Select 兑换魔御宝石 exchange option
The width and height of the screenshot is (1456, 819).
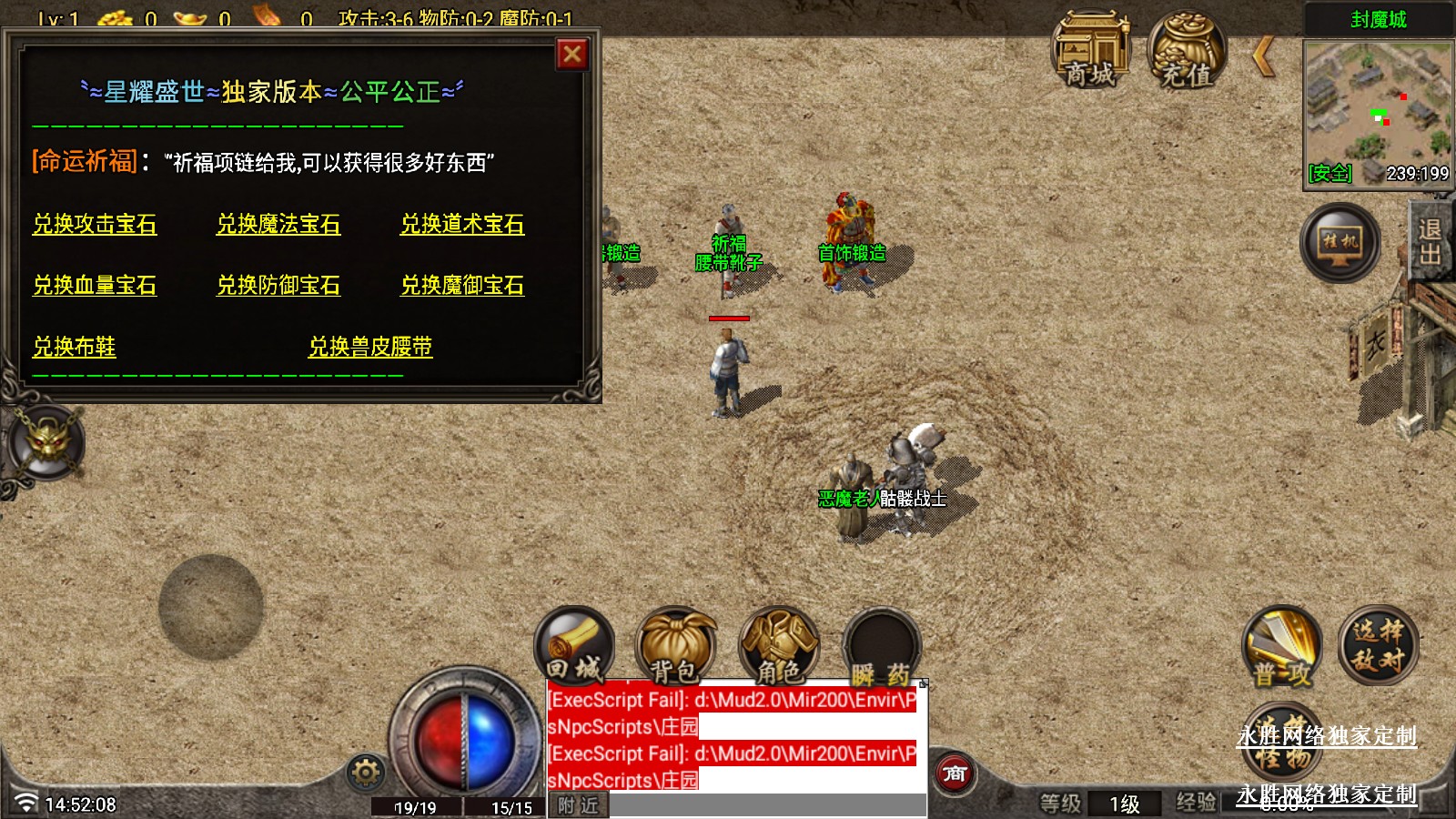pyautogui.click(x=462, y=286)
